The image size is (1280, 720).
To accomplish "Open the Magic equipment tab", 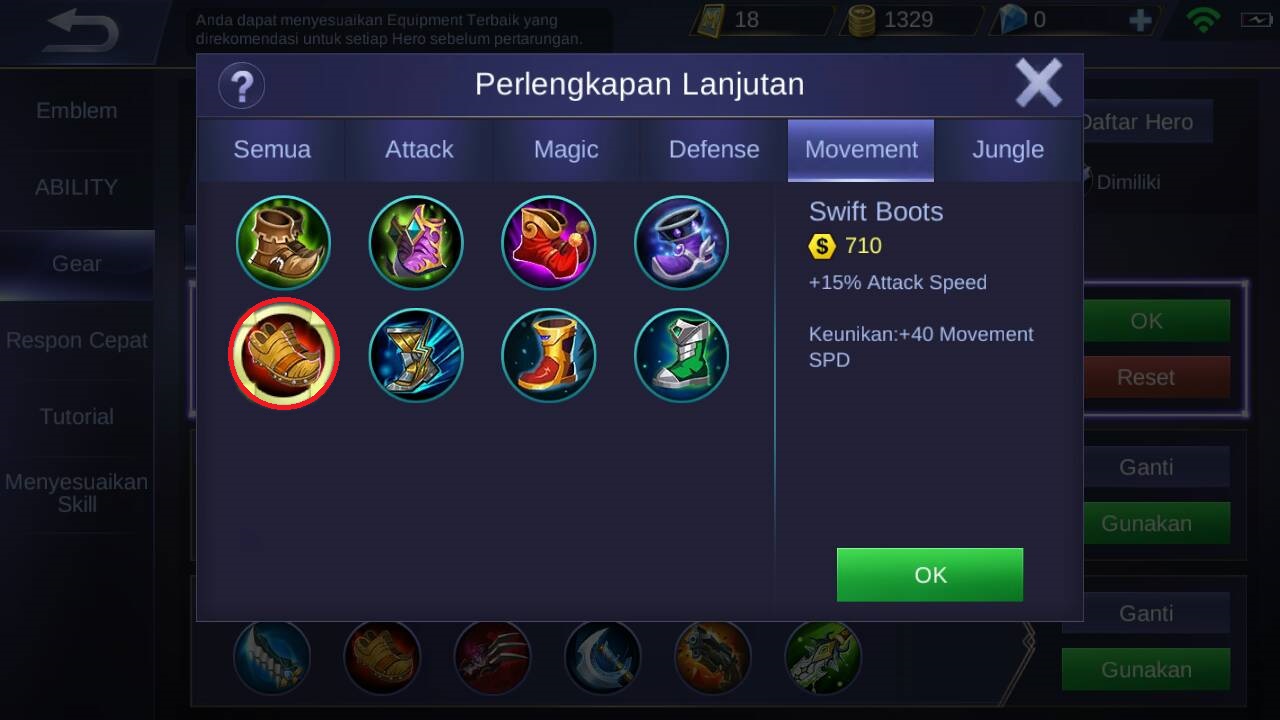I will (566, 150).
